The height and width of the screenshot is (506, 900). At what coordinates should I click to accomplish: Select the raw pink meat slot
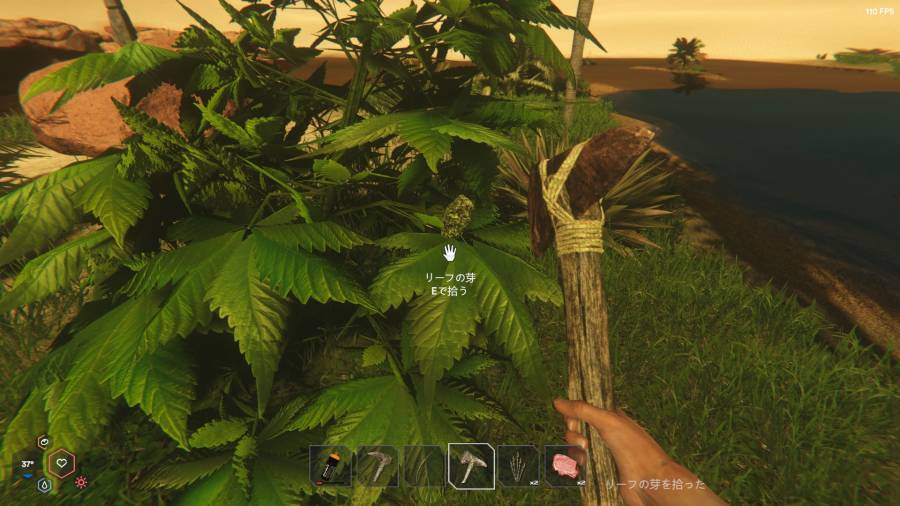(565, 466)
